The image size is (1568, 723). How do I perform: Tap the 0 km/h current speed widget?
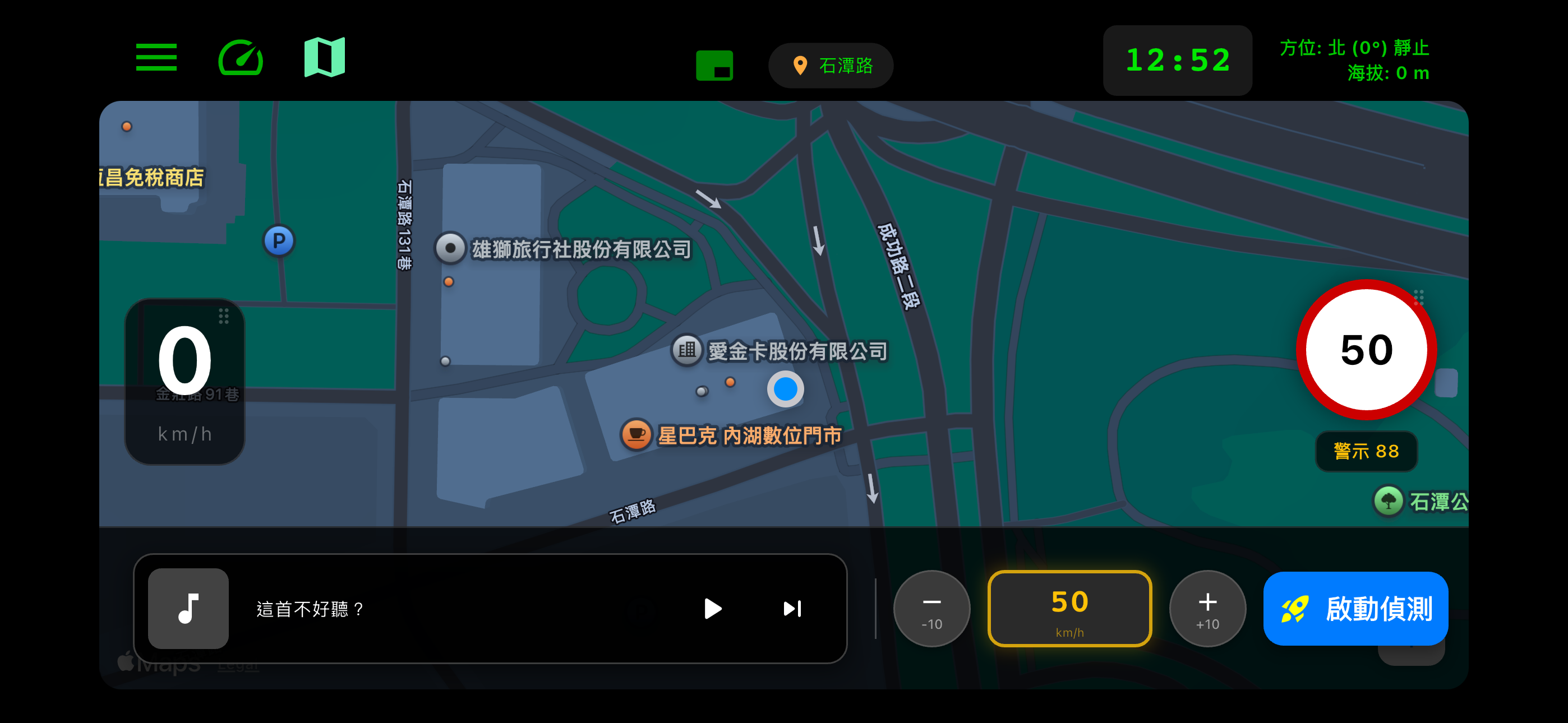click(x=185, y=382)
